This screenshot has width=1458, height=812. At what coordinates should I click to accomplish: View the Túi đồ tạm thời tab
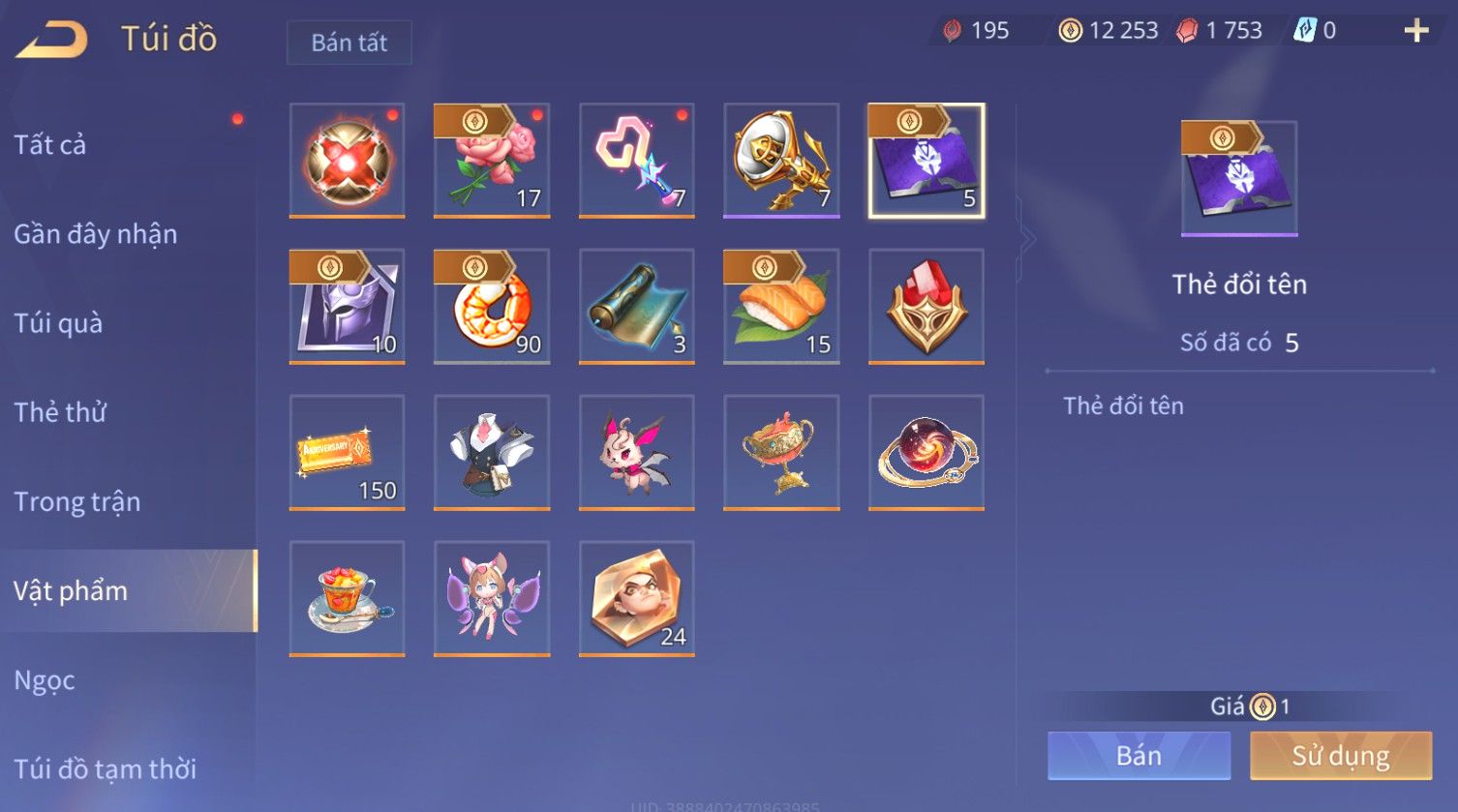point(105,769)
